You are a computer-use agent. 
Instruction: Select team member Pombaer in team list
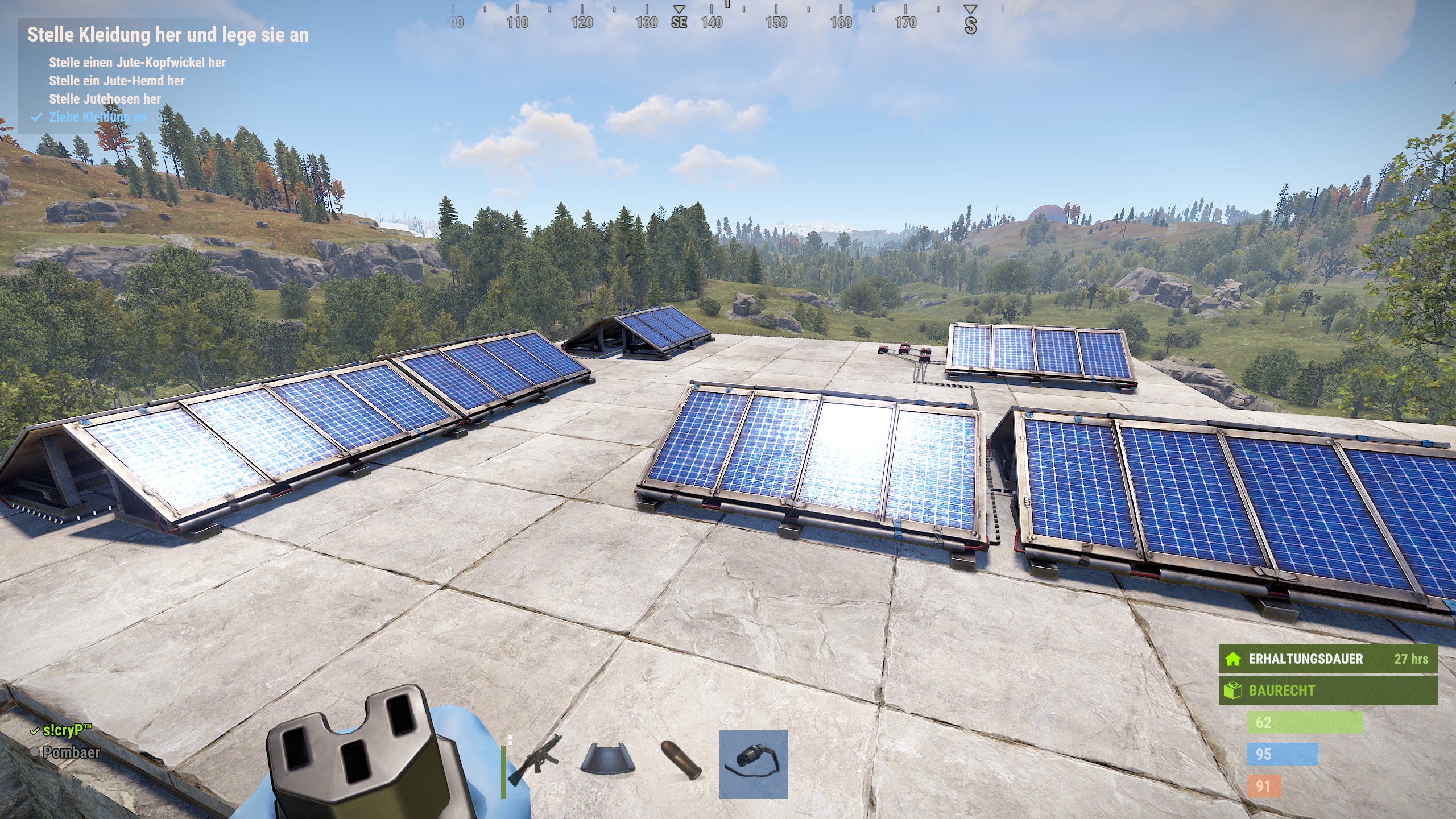pos(71,752)
